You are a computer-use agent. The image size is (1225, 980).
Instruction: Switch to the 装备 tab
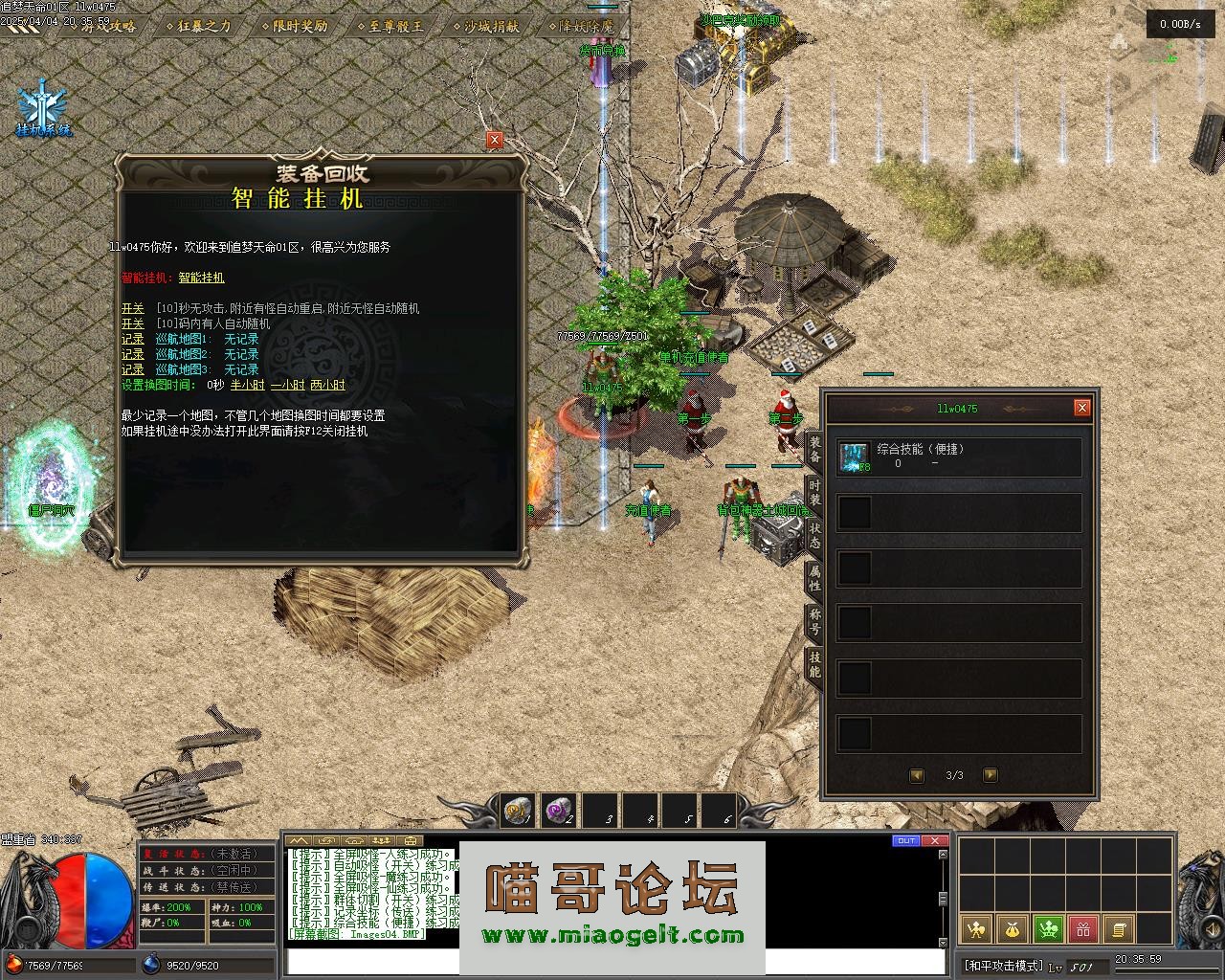pyautogui.click(x=814, y=449)
